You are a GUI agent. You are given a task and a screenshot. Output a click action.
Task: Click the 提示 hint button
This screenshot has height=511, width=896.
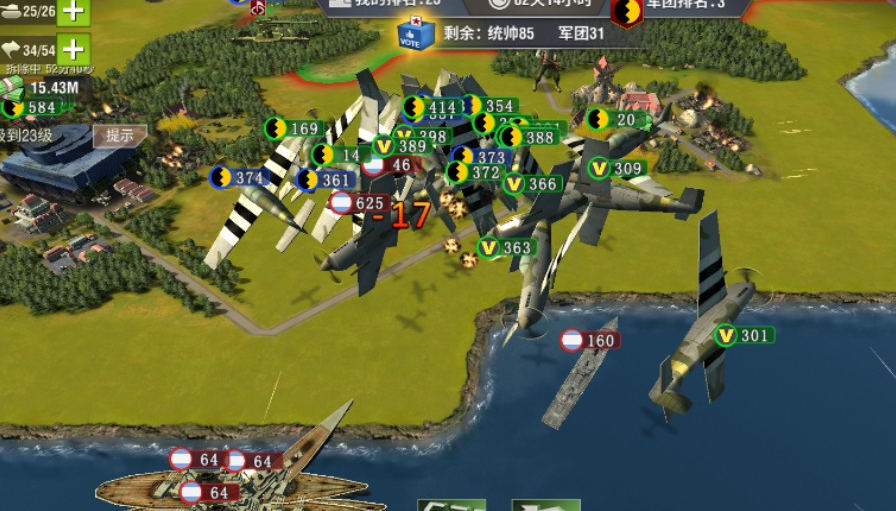pyautogui.click(x=120, y=135)
